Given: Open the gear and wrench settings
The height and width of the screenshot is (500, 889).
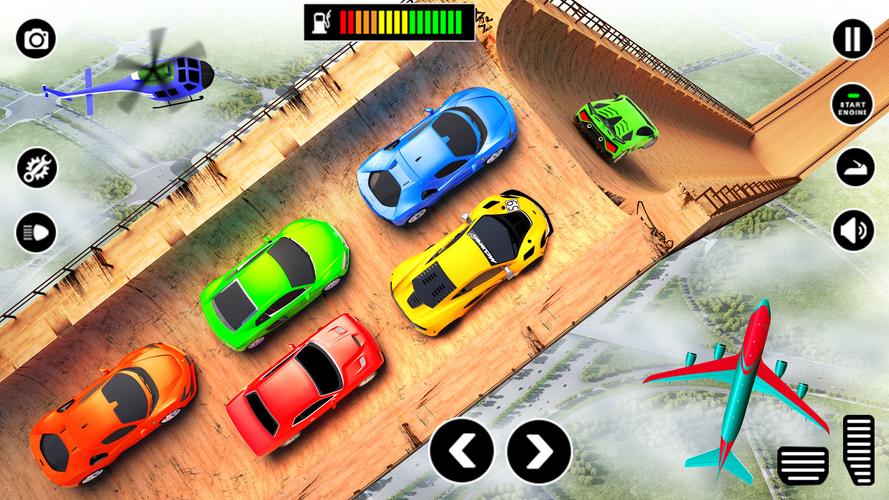Looking at the screenshot, I should click(x=36, y=167).
